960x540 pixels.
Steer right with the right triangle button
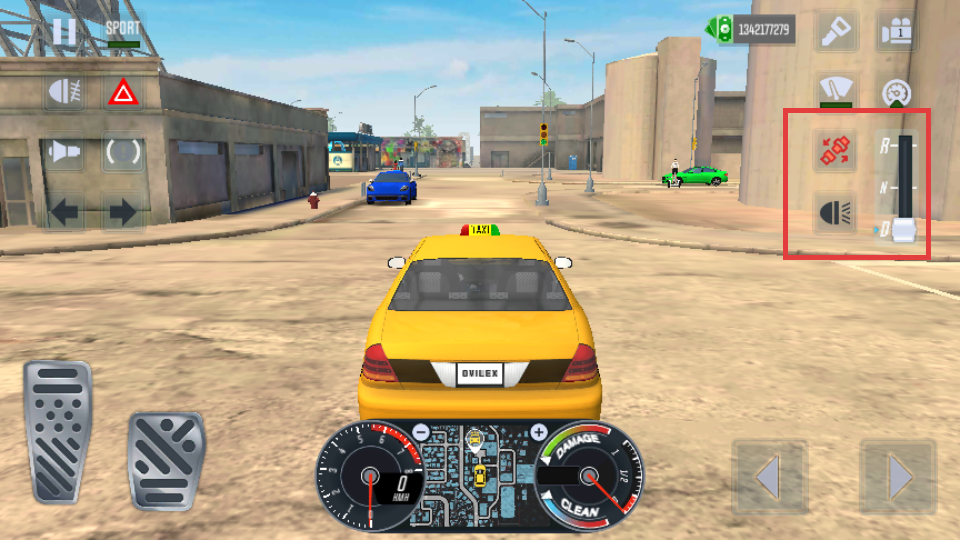click(898, 479)
